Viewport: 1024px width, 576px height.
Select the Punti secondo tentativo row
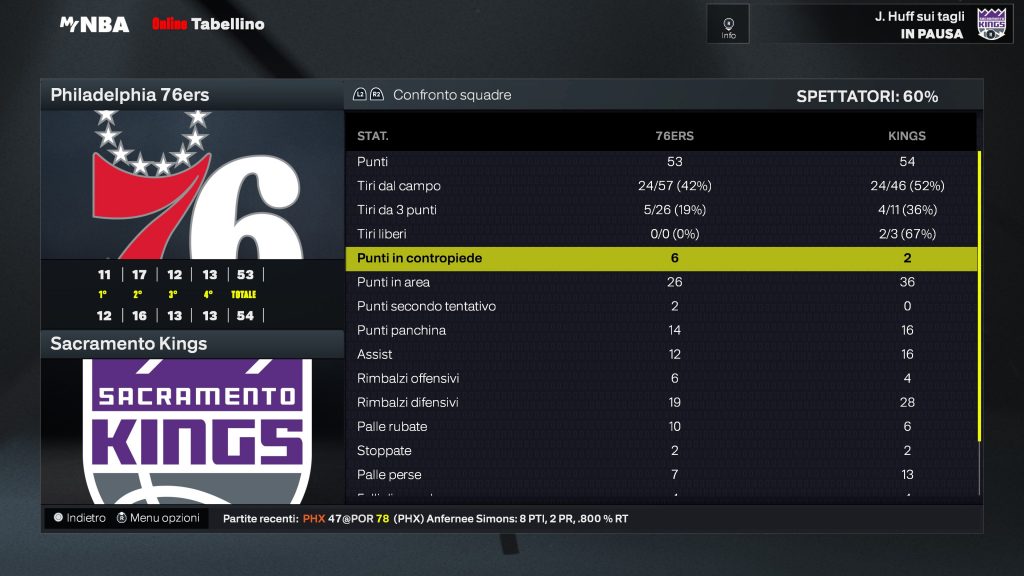[x=660, y=306]
